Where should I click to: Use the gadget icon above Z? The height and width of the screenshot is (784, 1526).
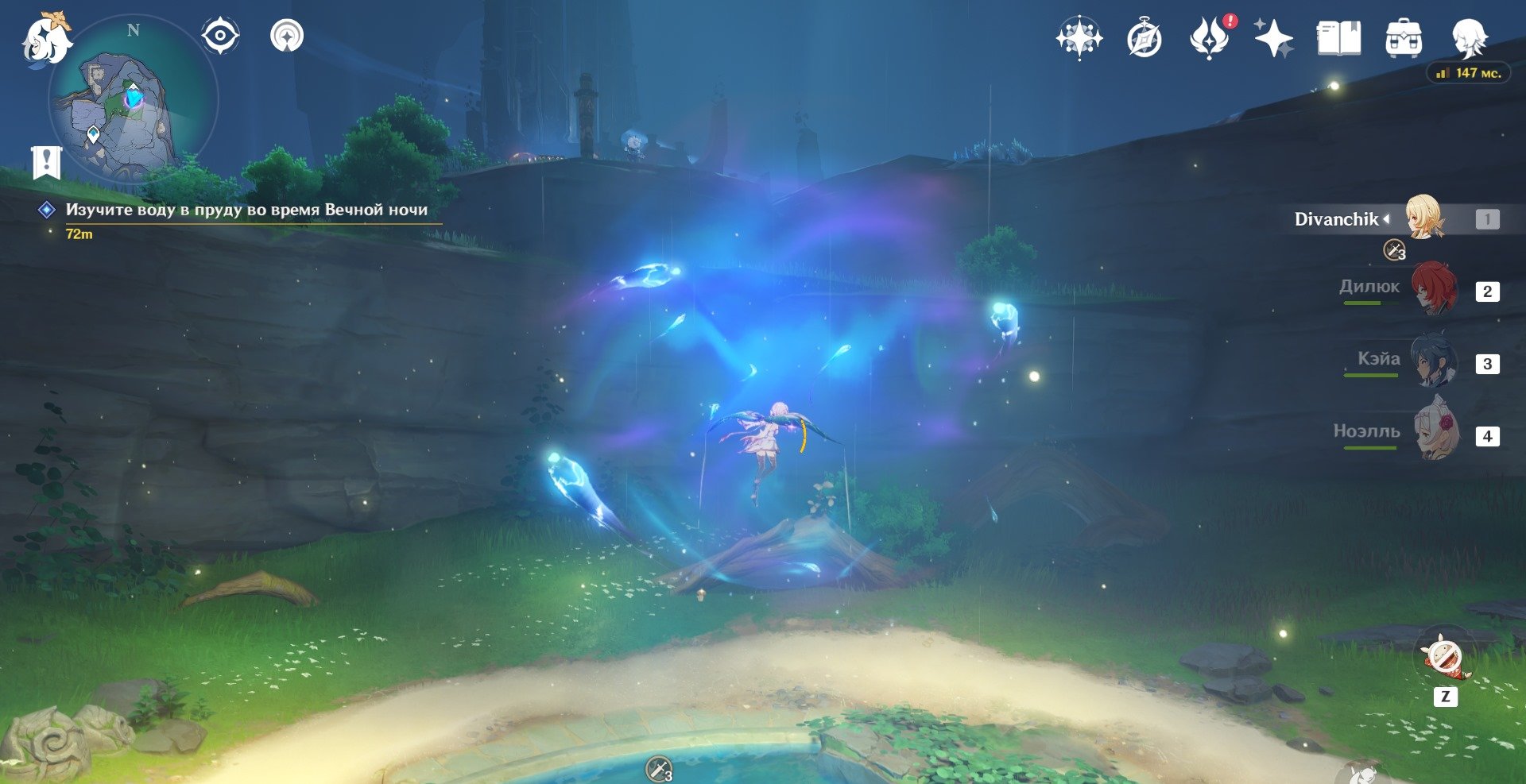coord(1444,658)
